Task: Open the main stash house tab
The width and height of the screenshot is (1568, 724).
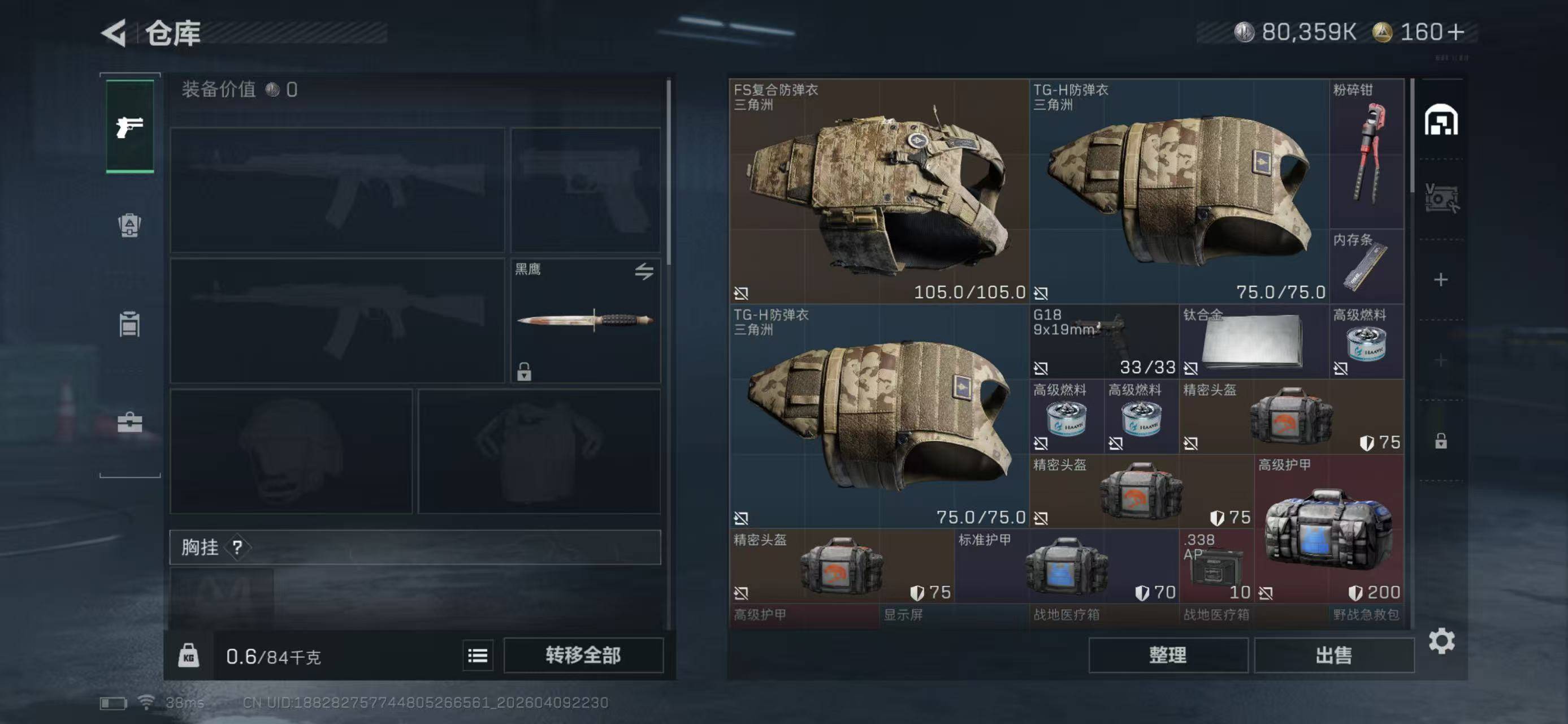Action: (x=1440, y=120)
